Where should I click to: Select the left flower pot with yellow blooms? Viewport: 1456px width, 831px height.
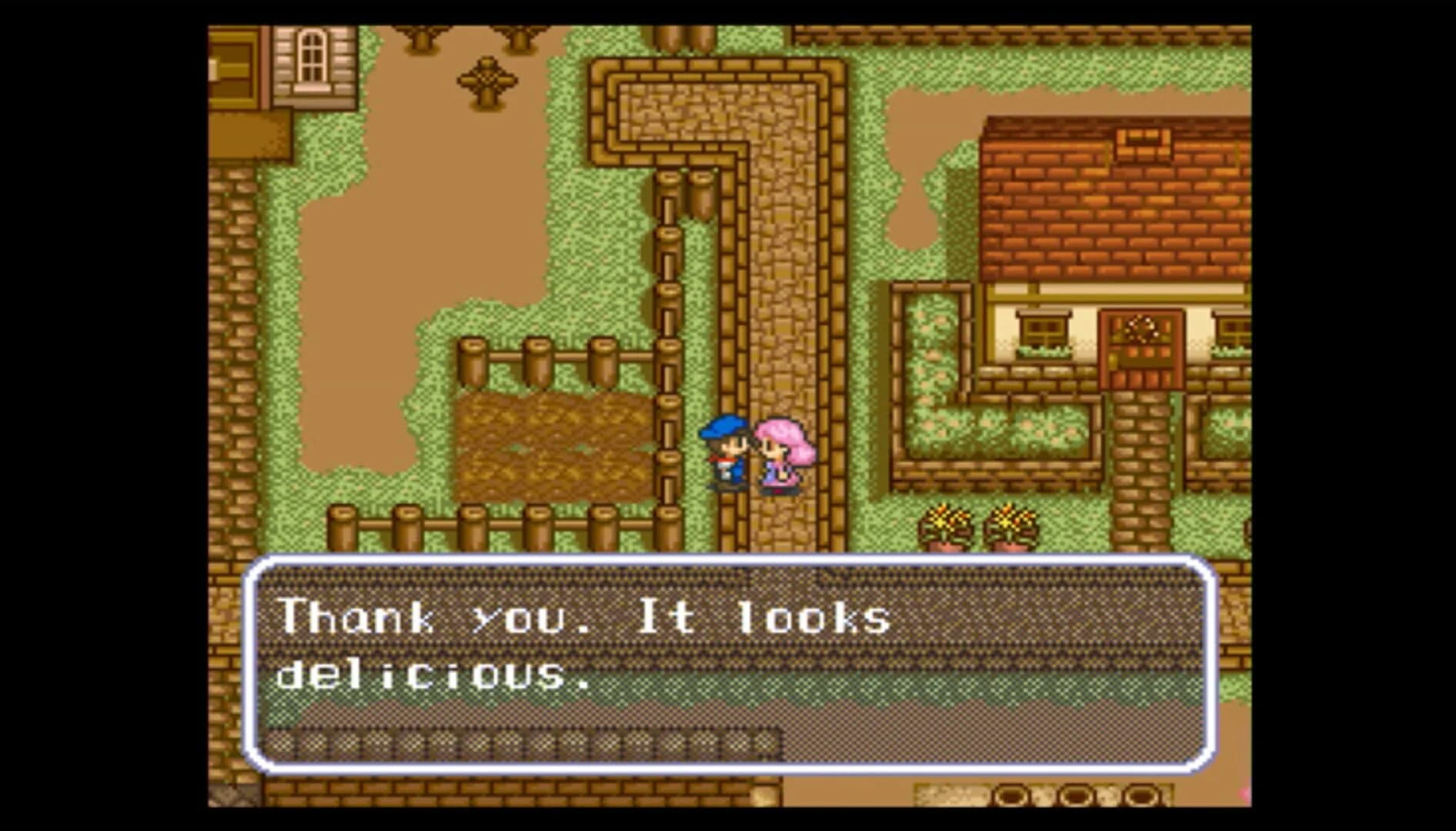pos(943,523)
